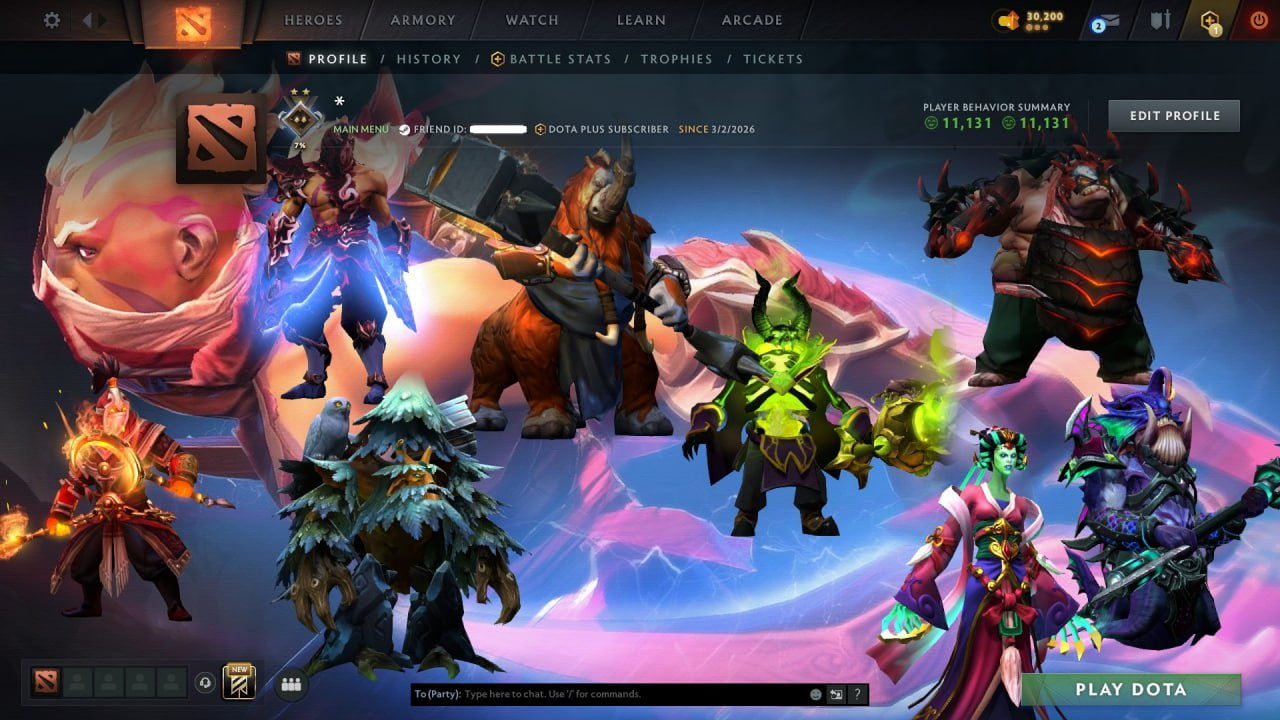This screenshot has height=720, width=1280.
Task: Click the help question mark icon
Action: click(858, 694)
